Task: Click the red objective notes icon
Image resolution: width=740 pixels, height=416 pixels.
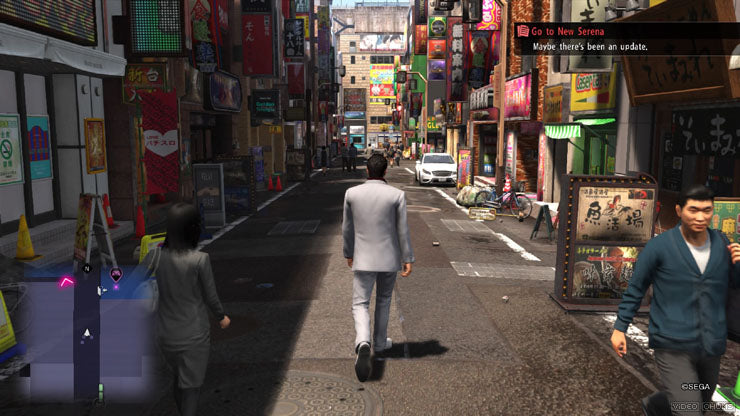Action: tap(522, 31)
